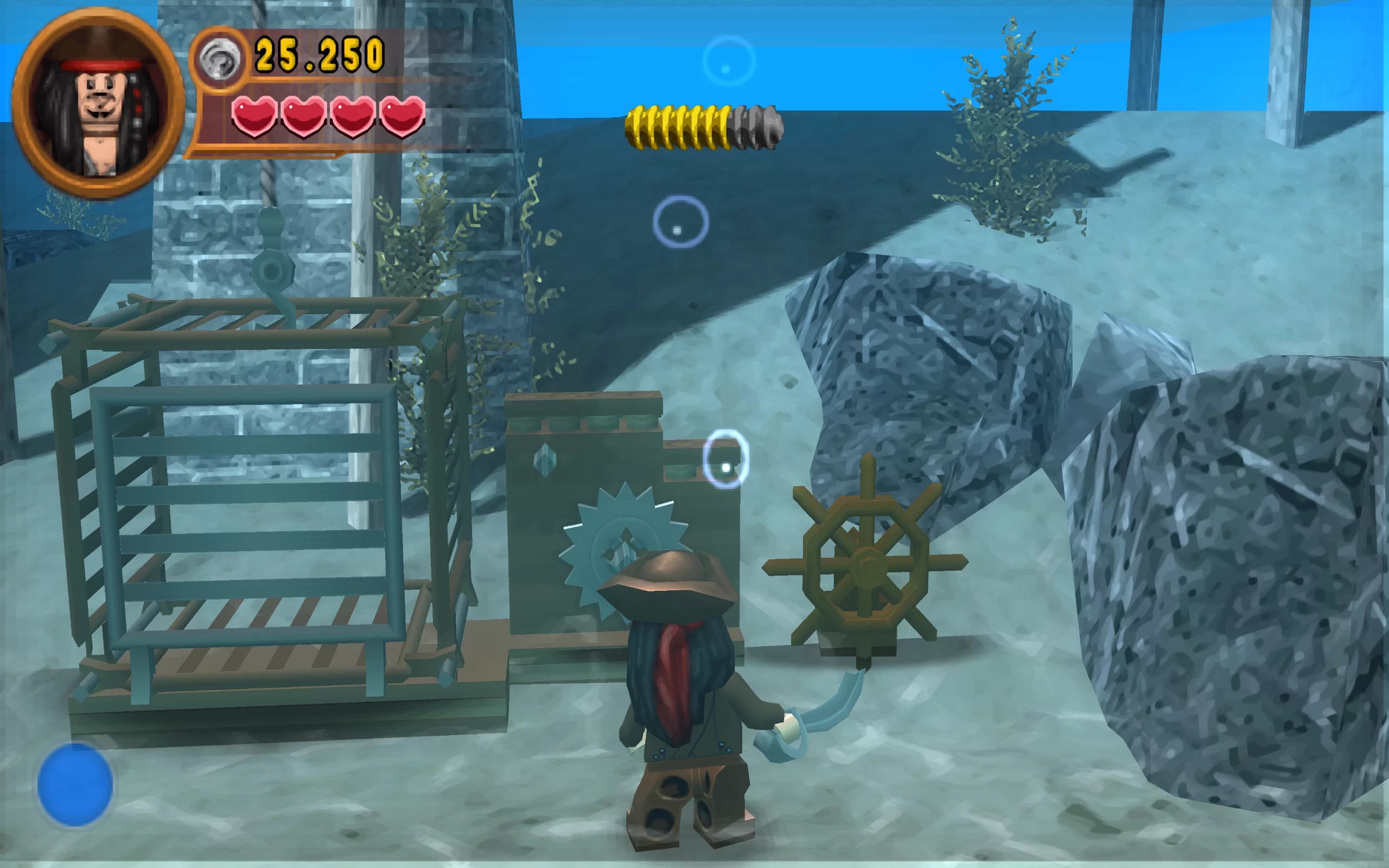Tap the Jack Sparrow character portrait
The image size is (1389, 868).
pos(98,103)
